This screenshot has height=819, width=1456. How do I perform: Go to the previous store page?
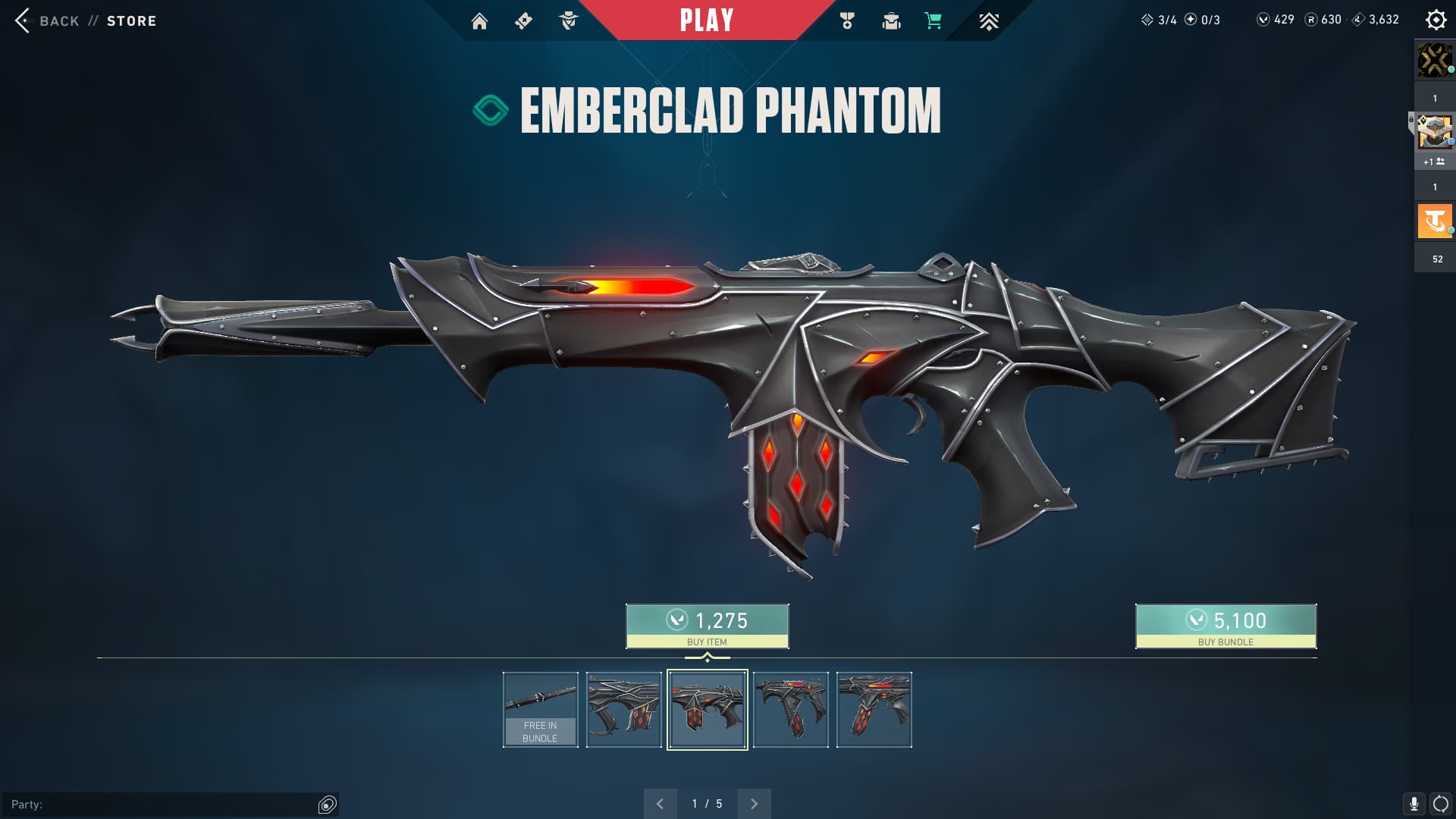(x=660, y=804)
